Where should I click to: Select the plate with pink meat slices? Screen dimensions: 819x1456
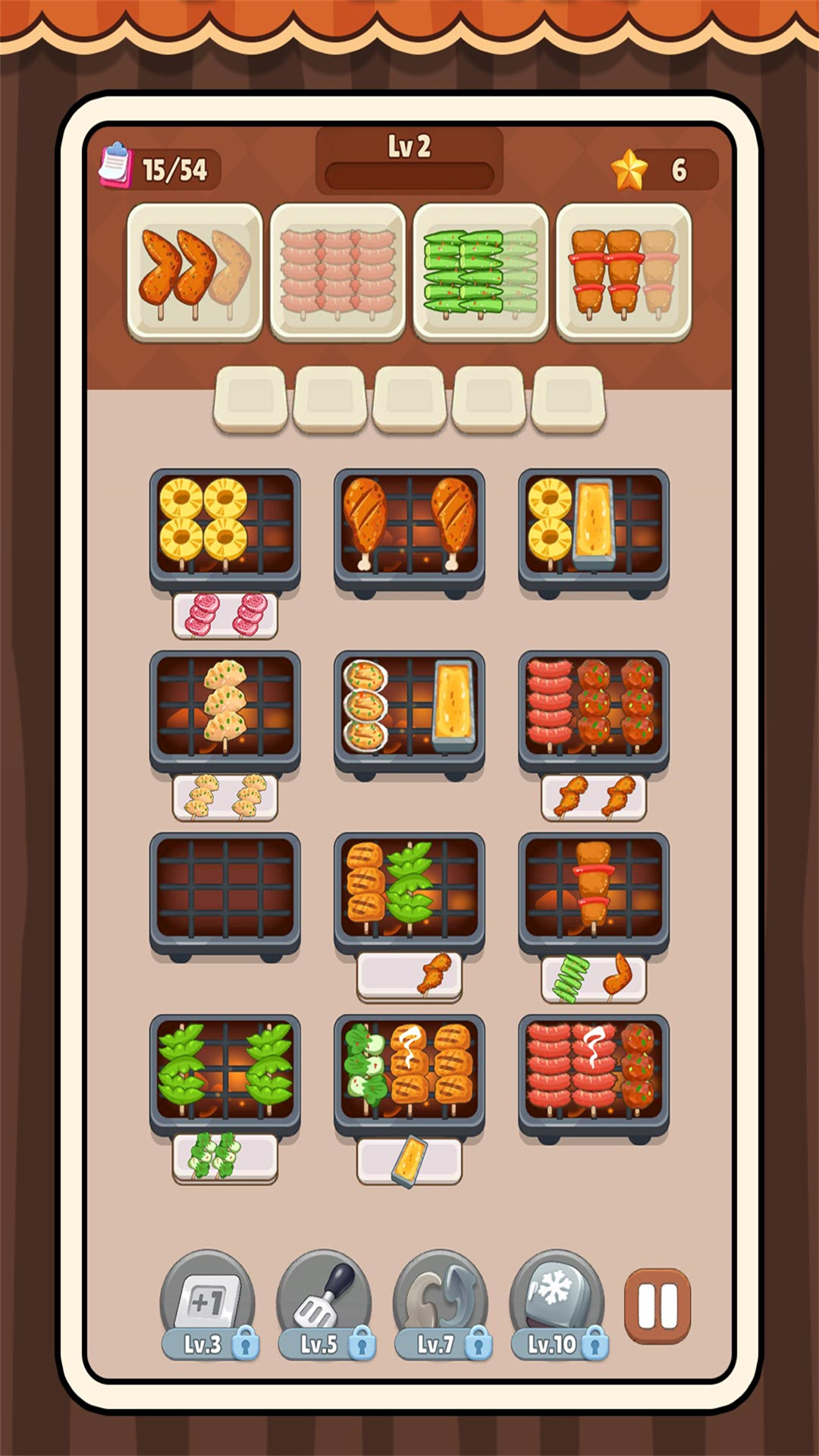pos(225,615)
